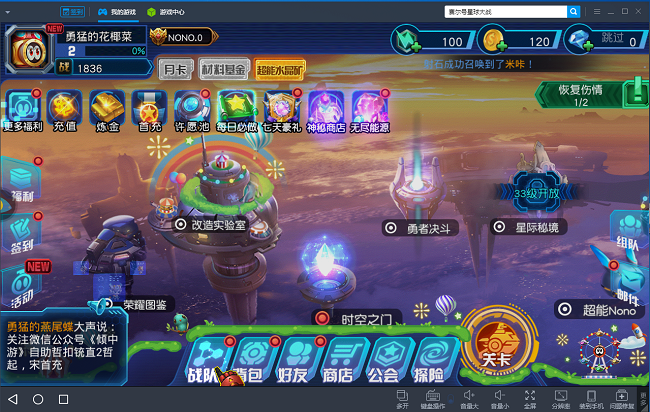The height and width of the screenshot is (412, 650).
Task: Open the 商店 shop menu
Action: click(338, 360)
